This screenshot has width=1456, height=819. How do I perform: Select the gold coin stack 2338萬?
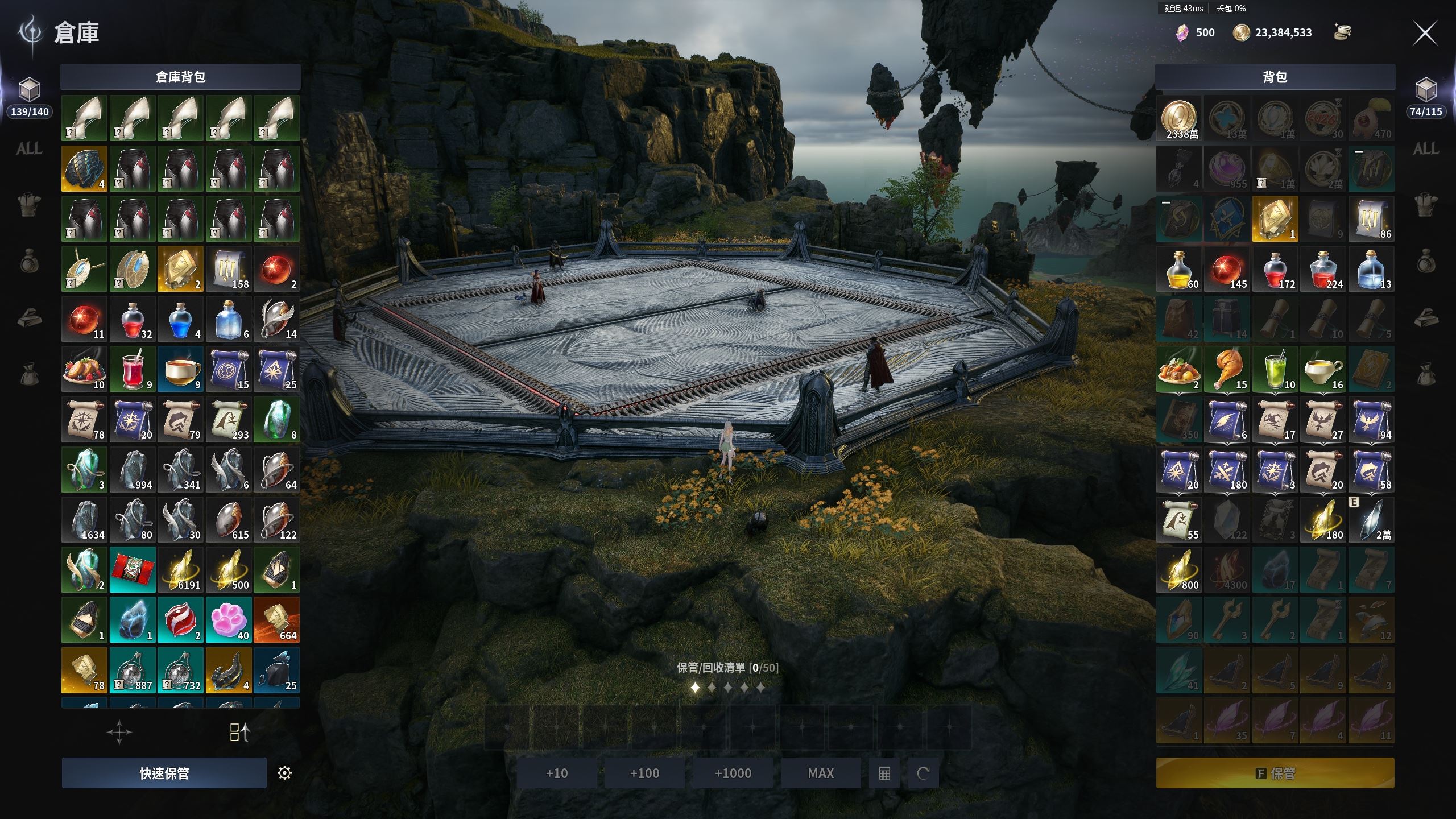coord(1179,118)
